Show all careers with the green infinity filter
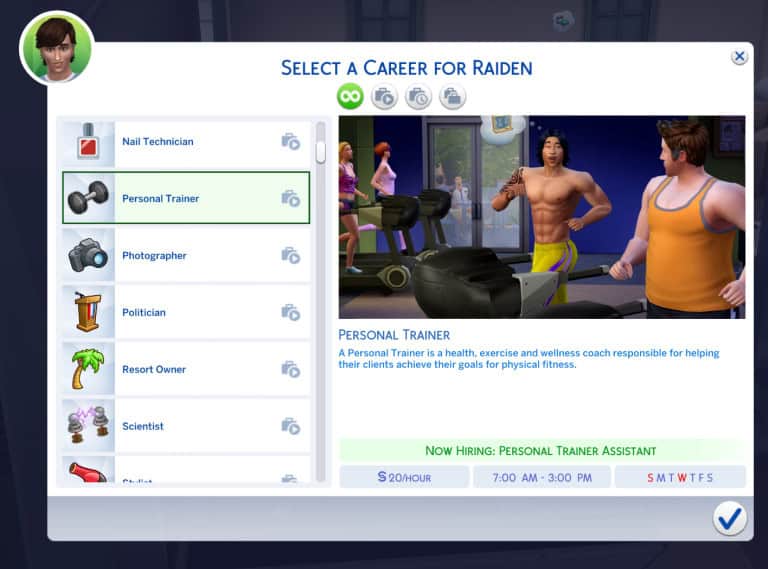Image resolution: width=768 pixels, height=569 pixels. 350,97
